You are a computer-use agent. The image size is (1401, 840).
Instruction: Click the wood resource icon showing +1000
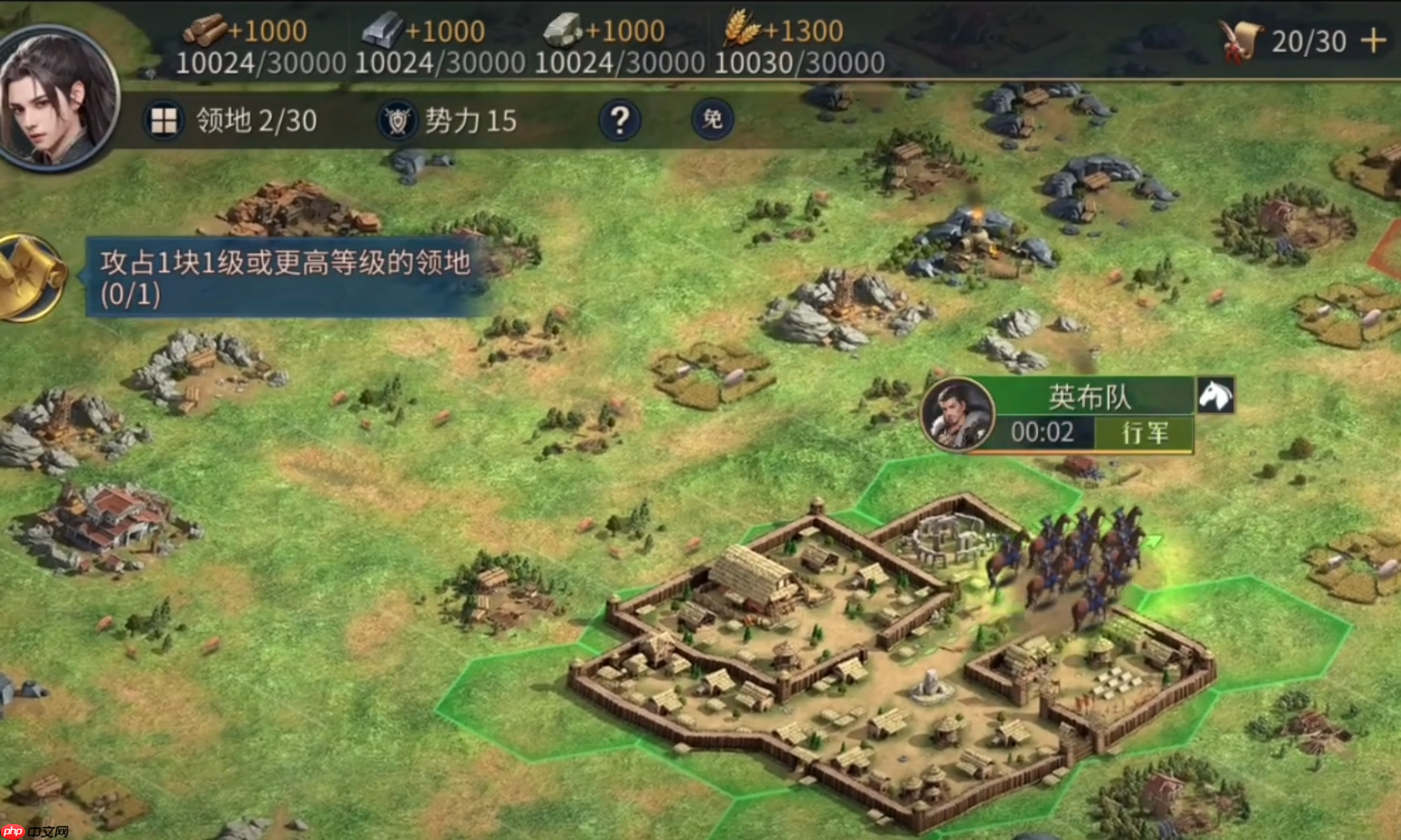206,29
